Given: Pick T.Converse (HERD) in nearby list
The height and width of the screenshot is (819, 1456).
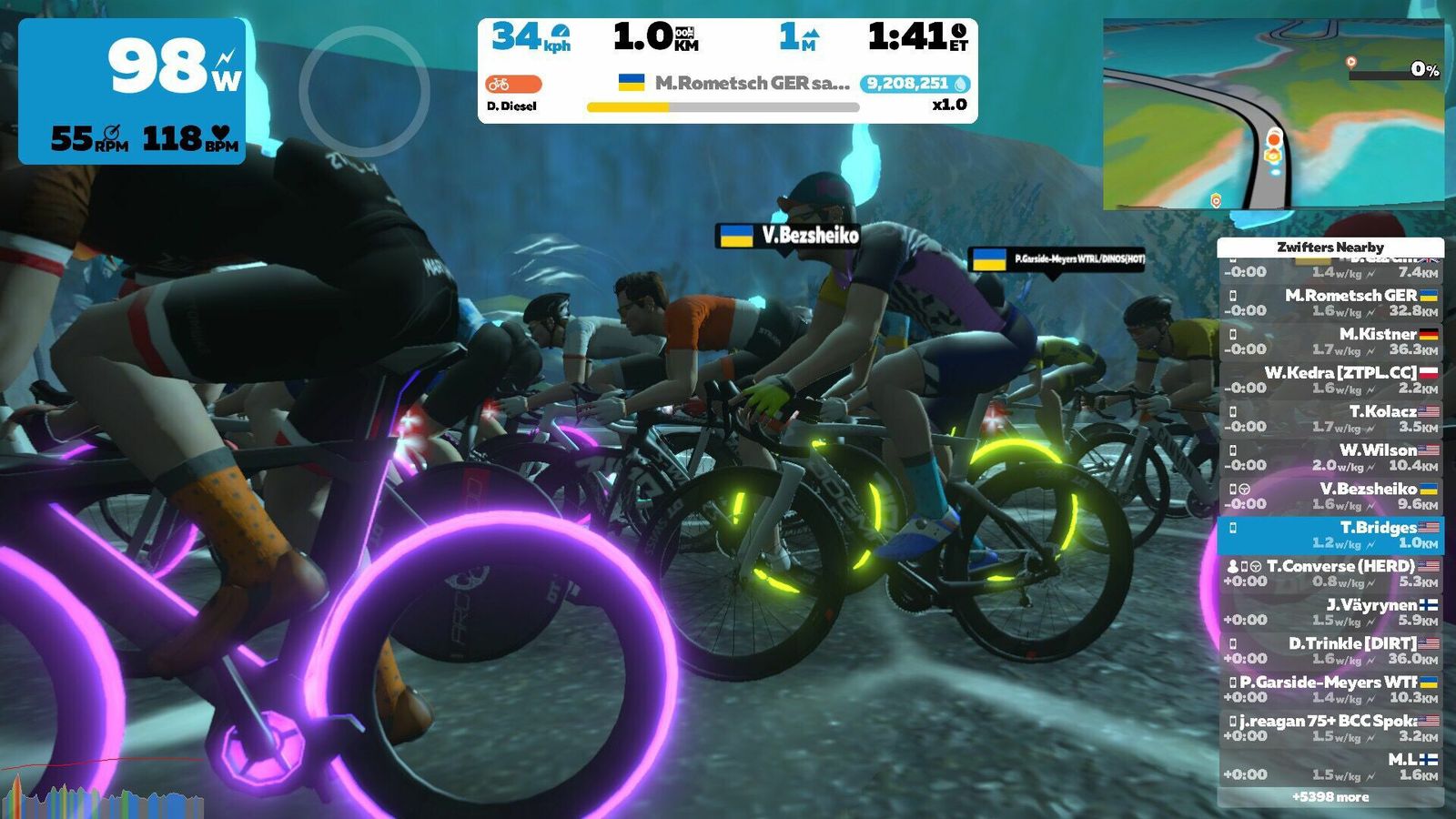Looking at the screenshot, I should coord(1330,573).
